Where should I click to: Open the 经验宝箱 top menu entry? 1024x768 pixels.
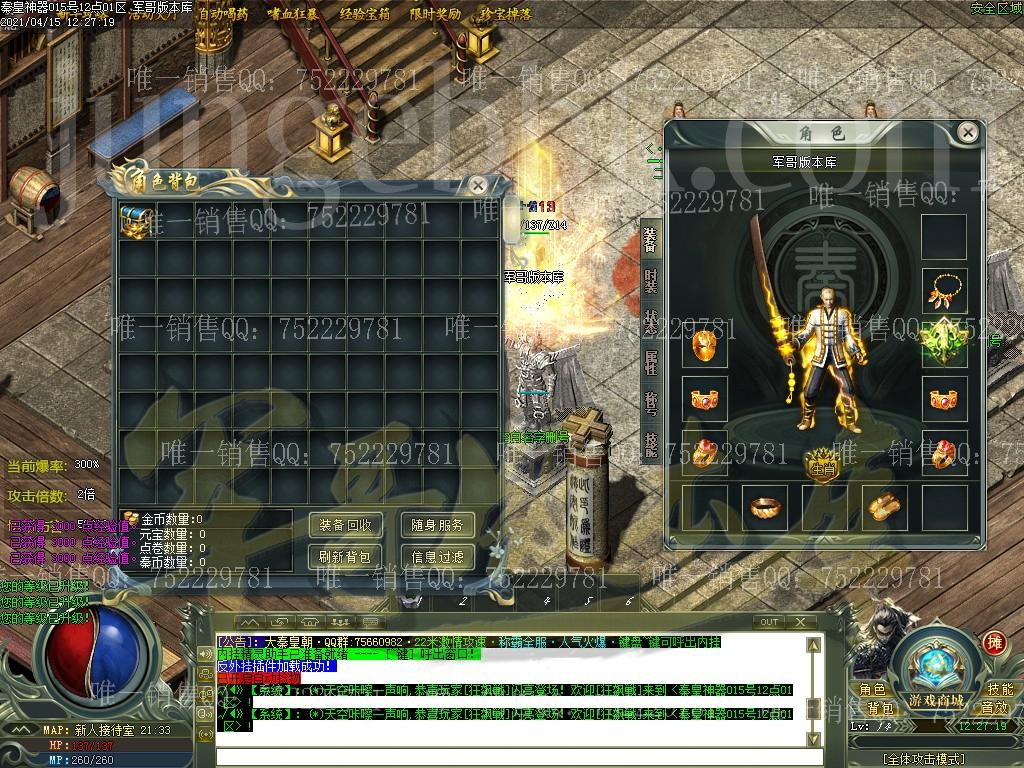pos(365,14)
